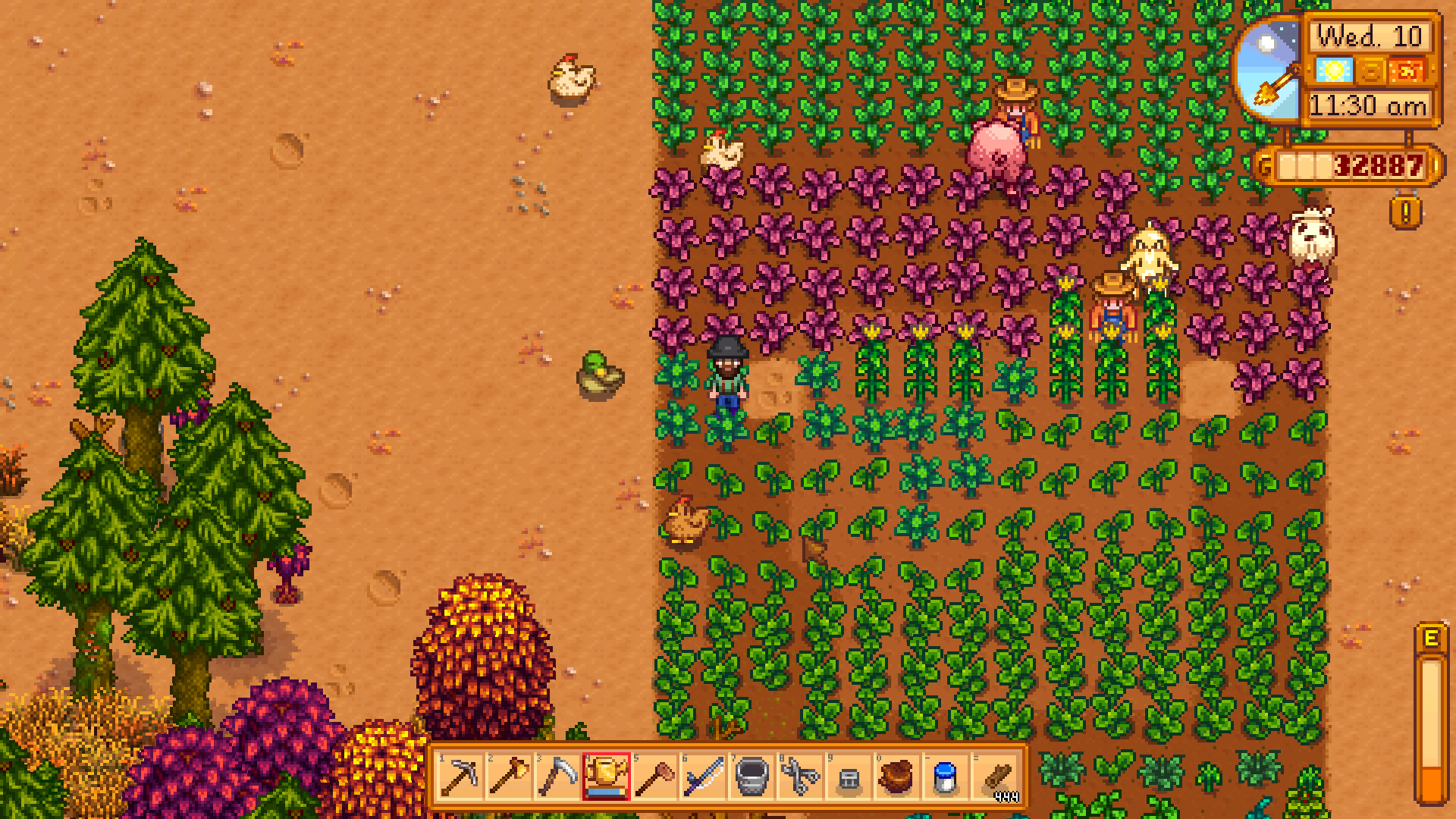Image resolution: width=1456 pixels, height=819 pixels.
Task: Pick the blue-lidded jar slot
Action: (x=946, y=777)
